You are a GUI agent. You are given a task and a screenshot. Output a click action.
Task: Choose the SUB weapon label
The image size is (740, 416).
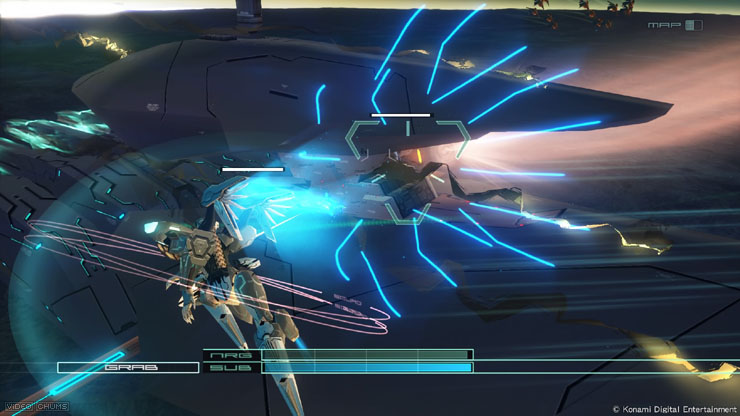[229, 368]
